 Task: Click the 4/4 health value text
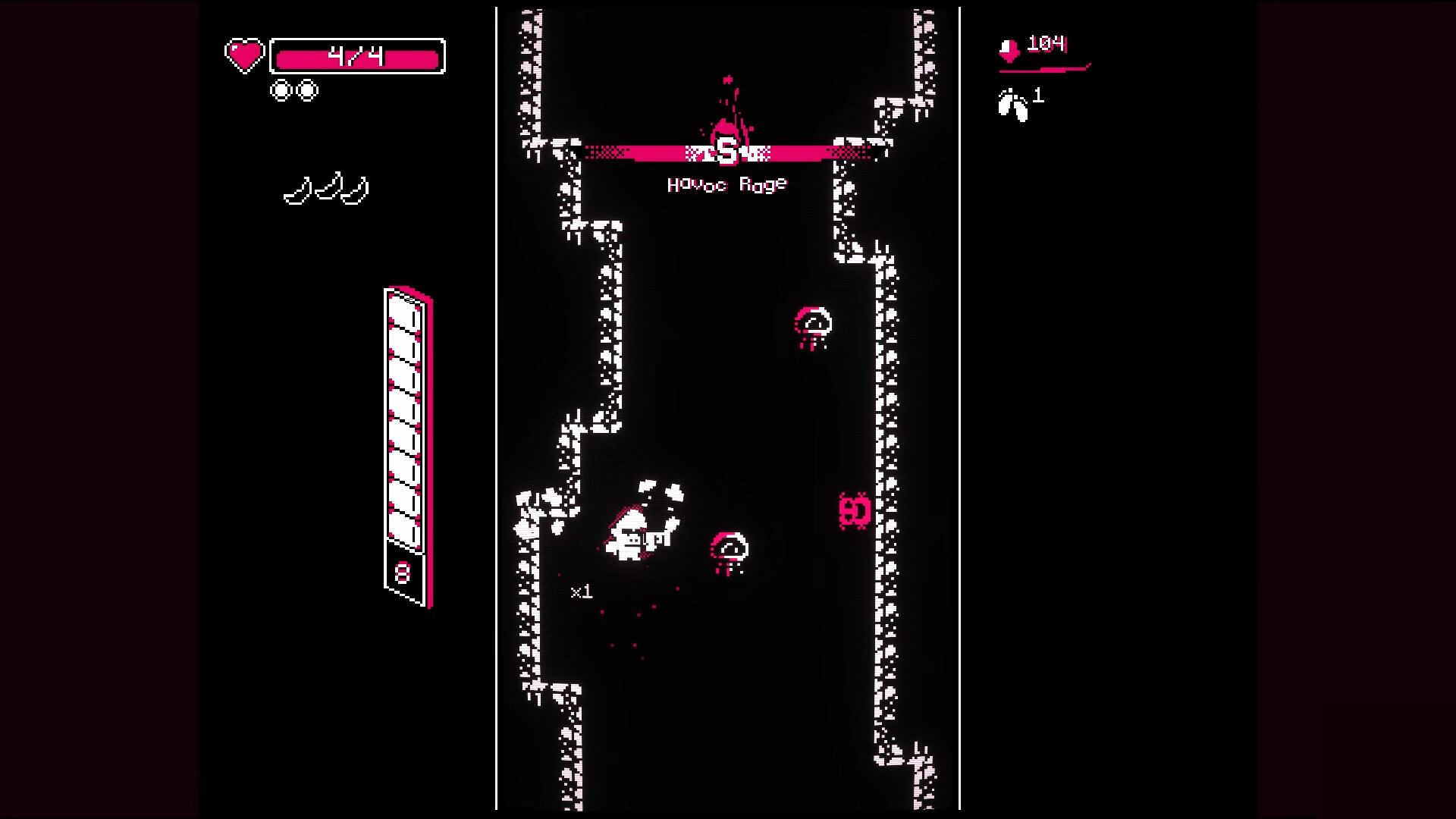point(356,55)
